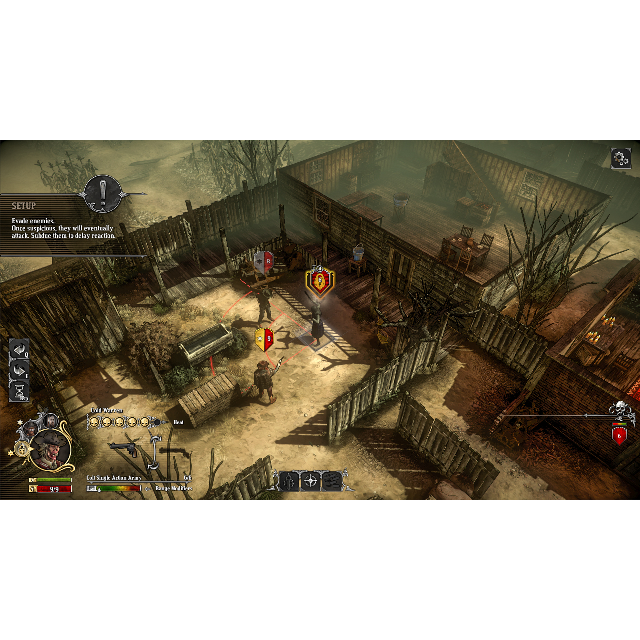Viewport: 640px width, 640px height.
Task: Select the second weapon slot beside the revolver
Action: [174, 452]
